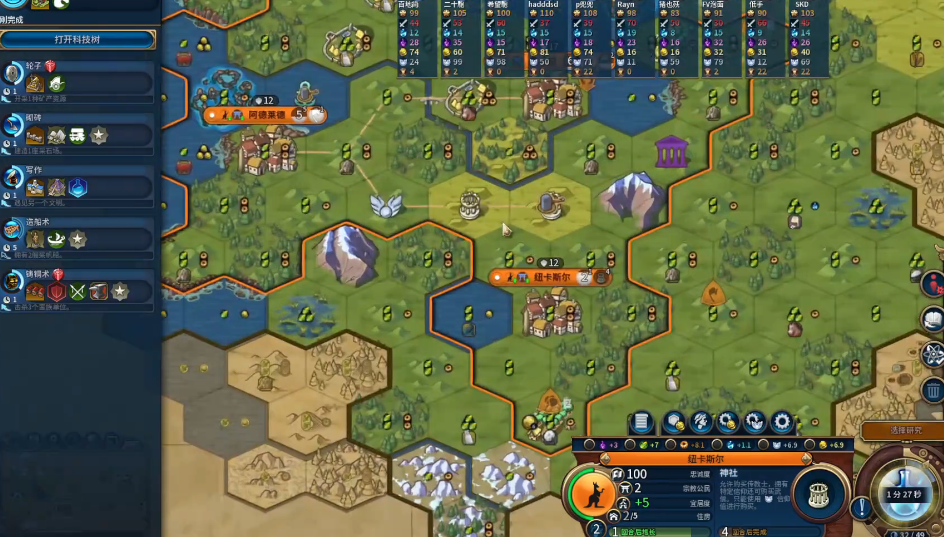944x537 pixels.
Task: Research the 写作 (Writing) technology
Action: click(x=80, y=186)
